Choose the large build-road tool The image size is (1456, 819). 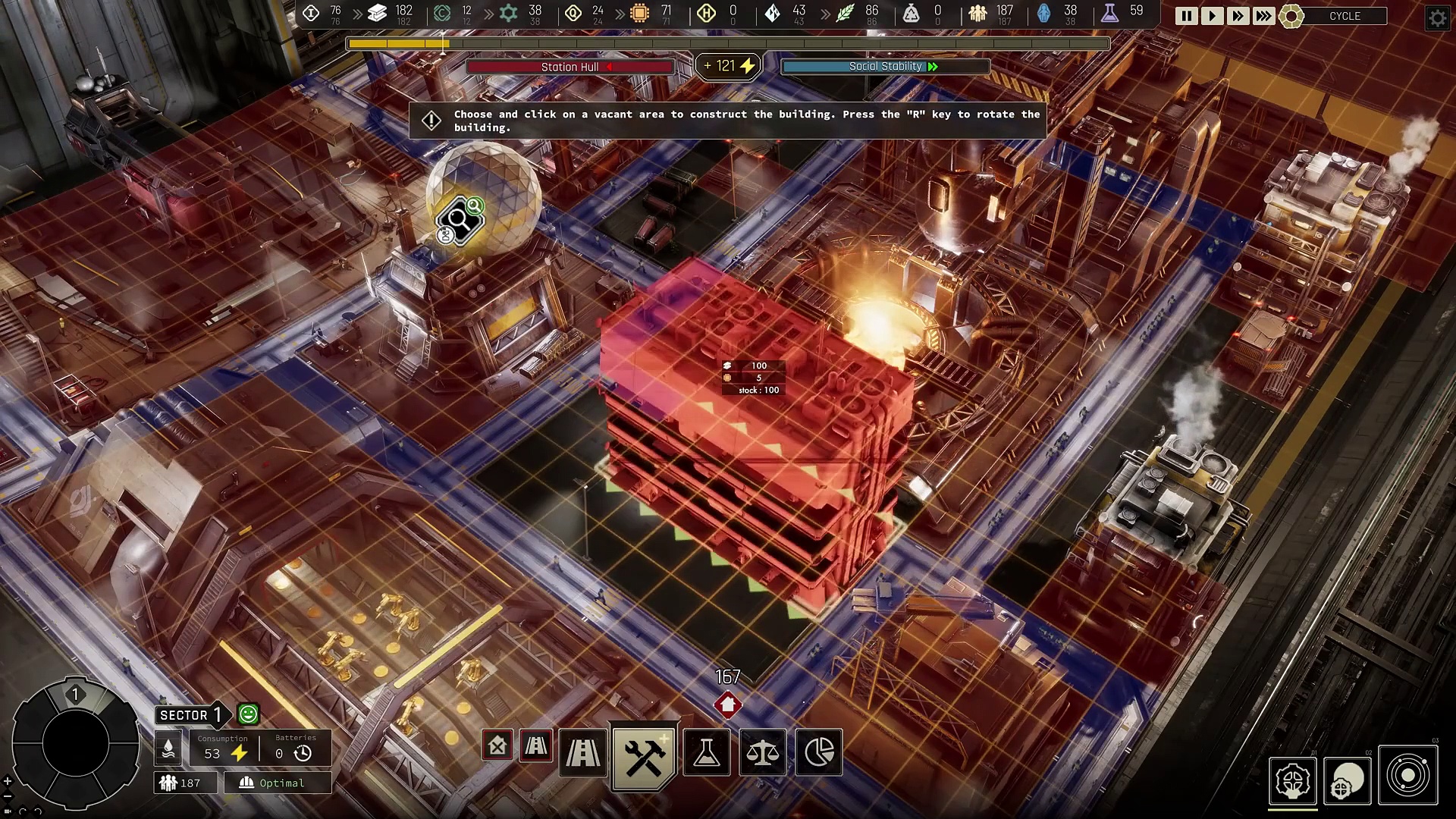click(x=582, y=752)
